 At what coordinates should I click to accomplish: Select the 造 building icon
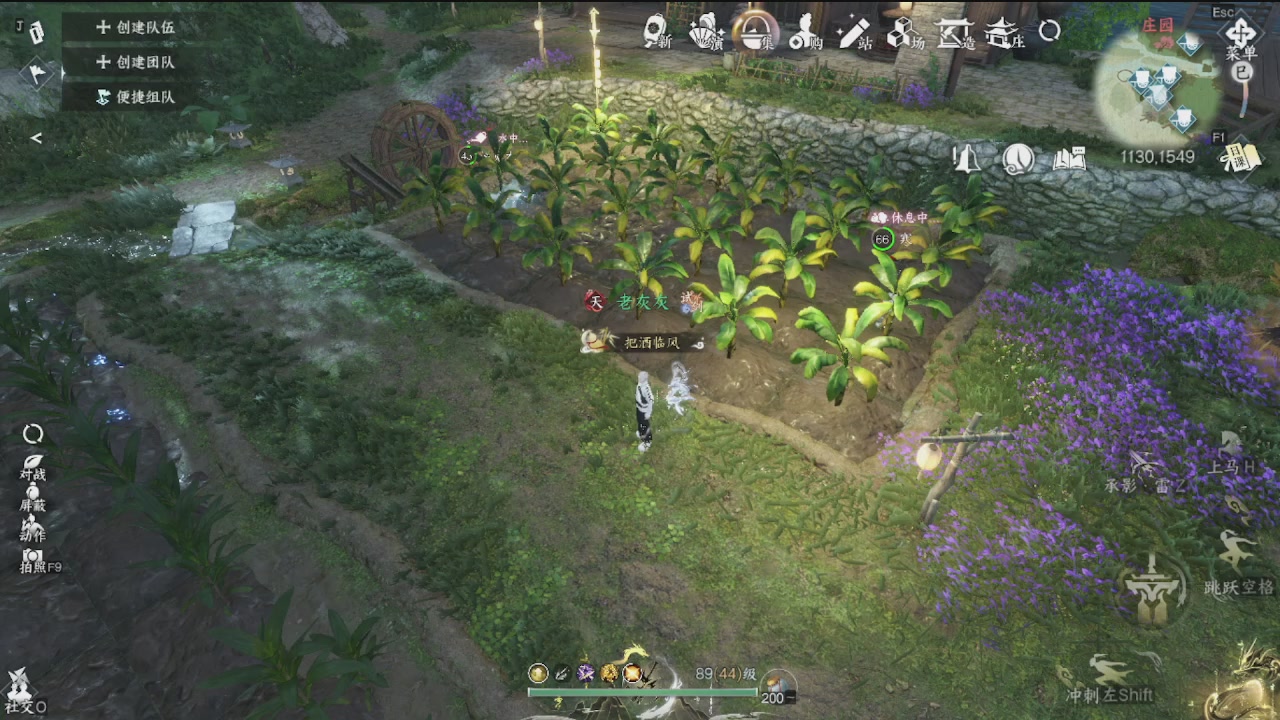pos(953,34)
